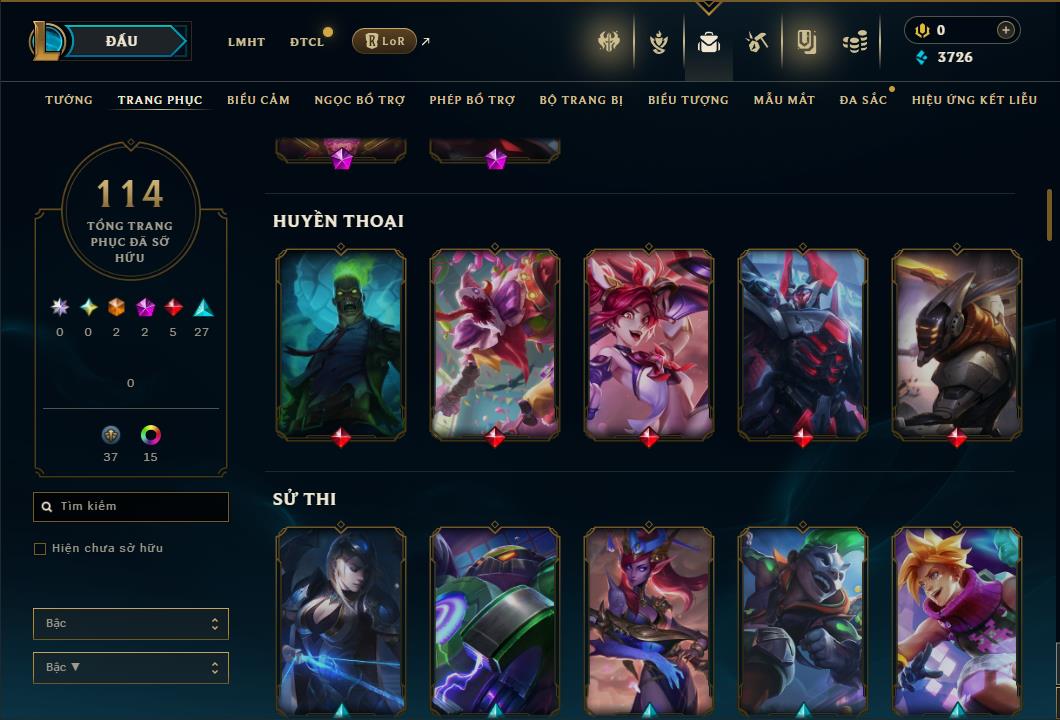Open the LMHT game tab

click(246, 42)
